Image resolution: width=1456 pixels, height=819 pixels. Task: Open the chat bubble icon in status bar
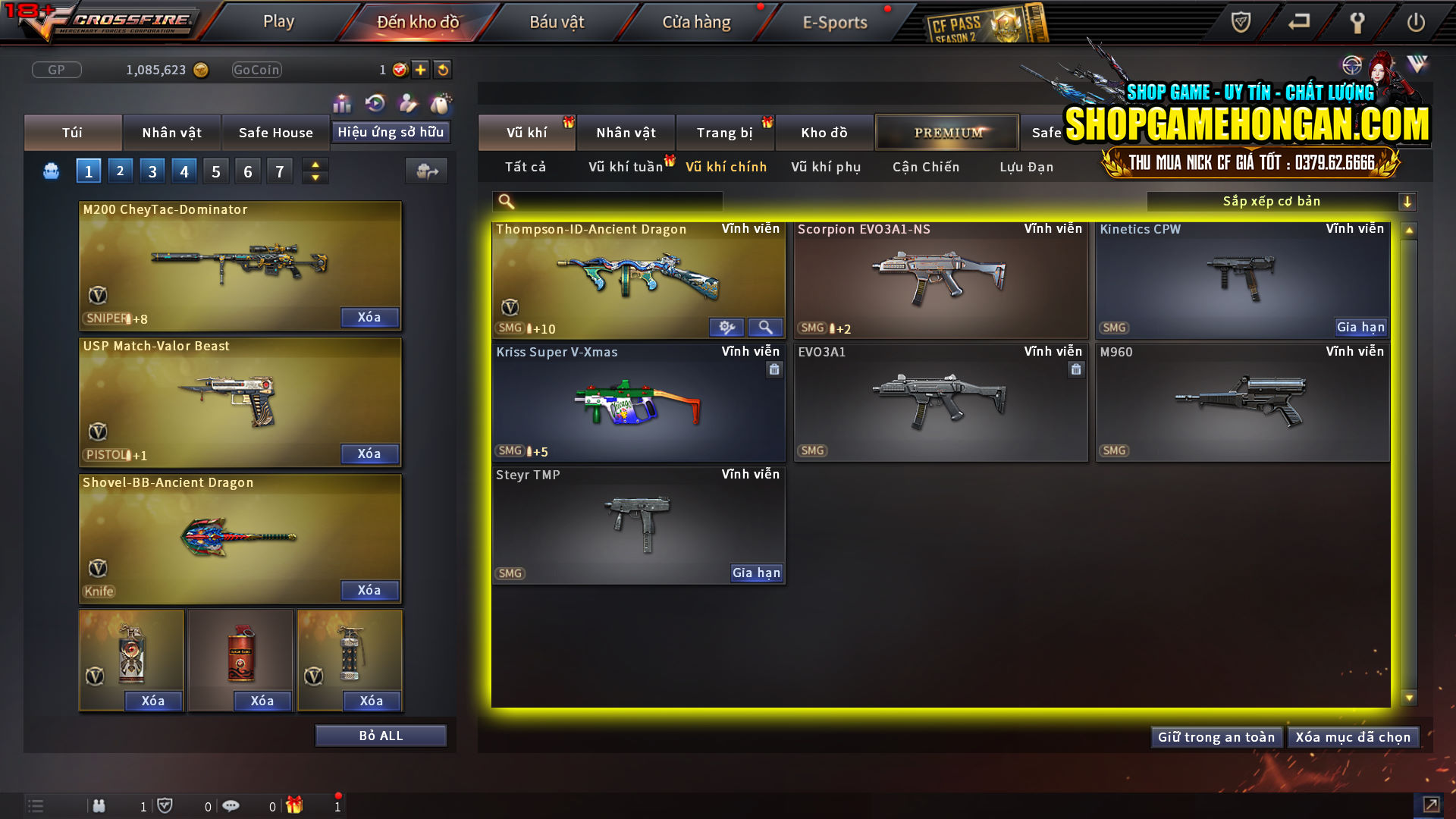(231, 805)
